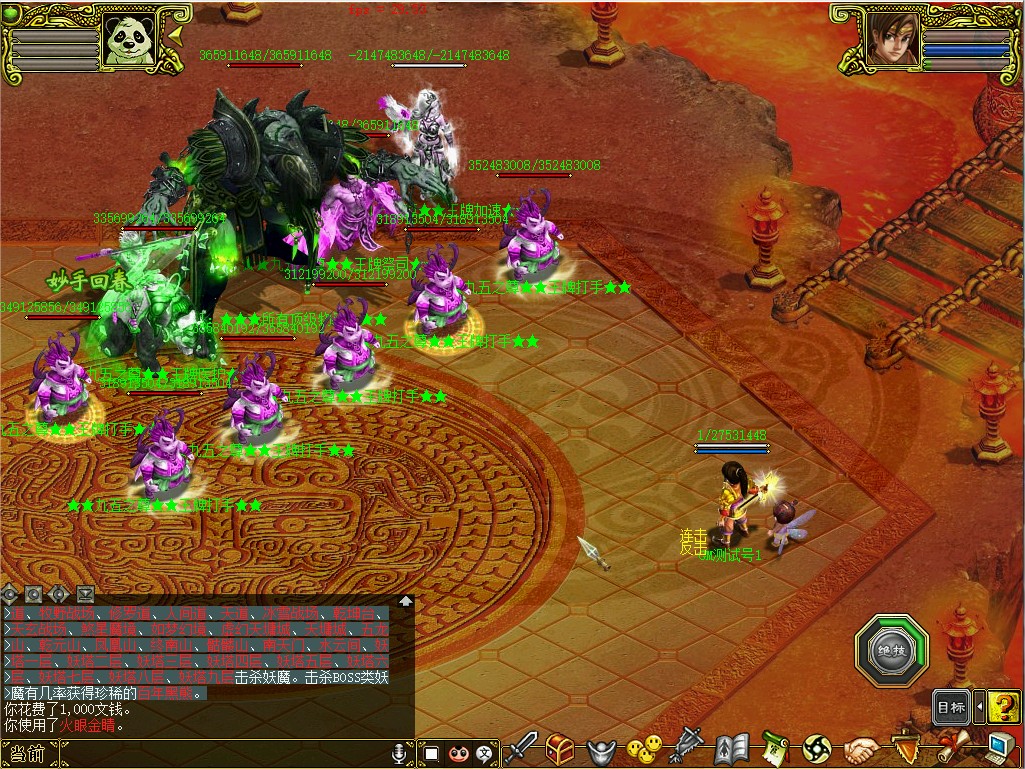
Task: Expand the small left arrow beside 目标
Action: coord(980,707)
